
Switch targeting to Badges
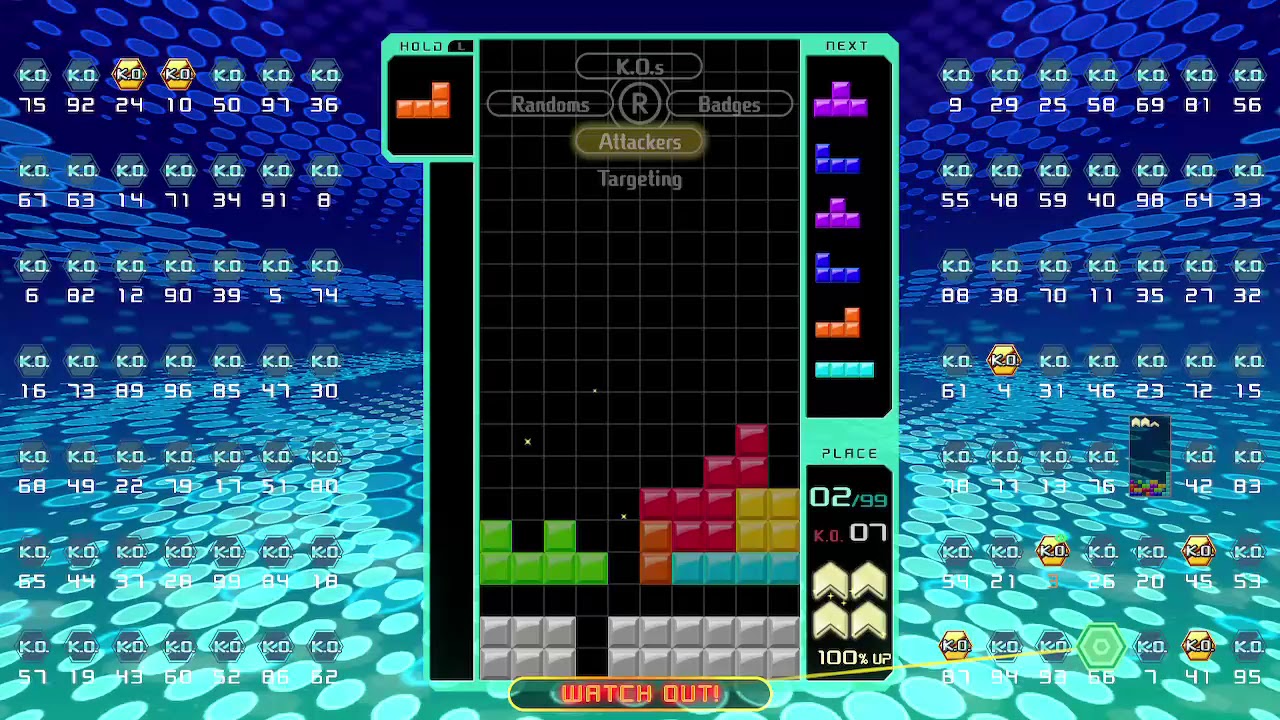(x=729, y=104)
